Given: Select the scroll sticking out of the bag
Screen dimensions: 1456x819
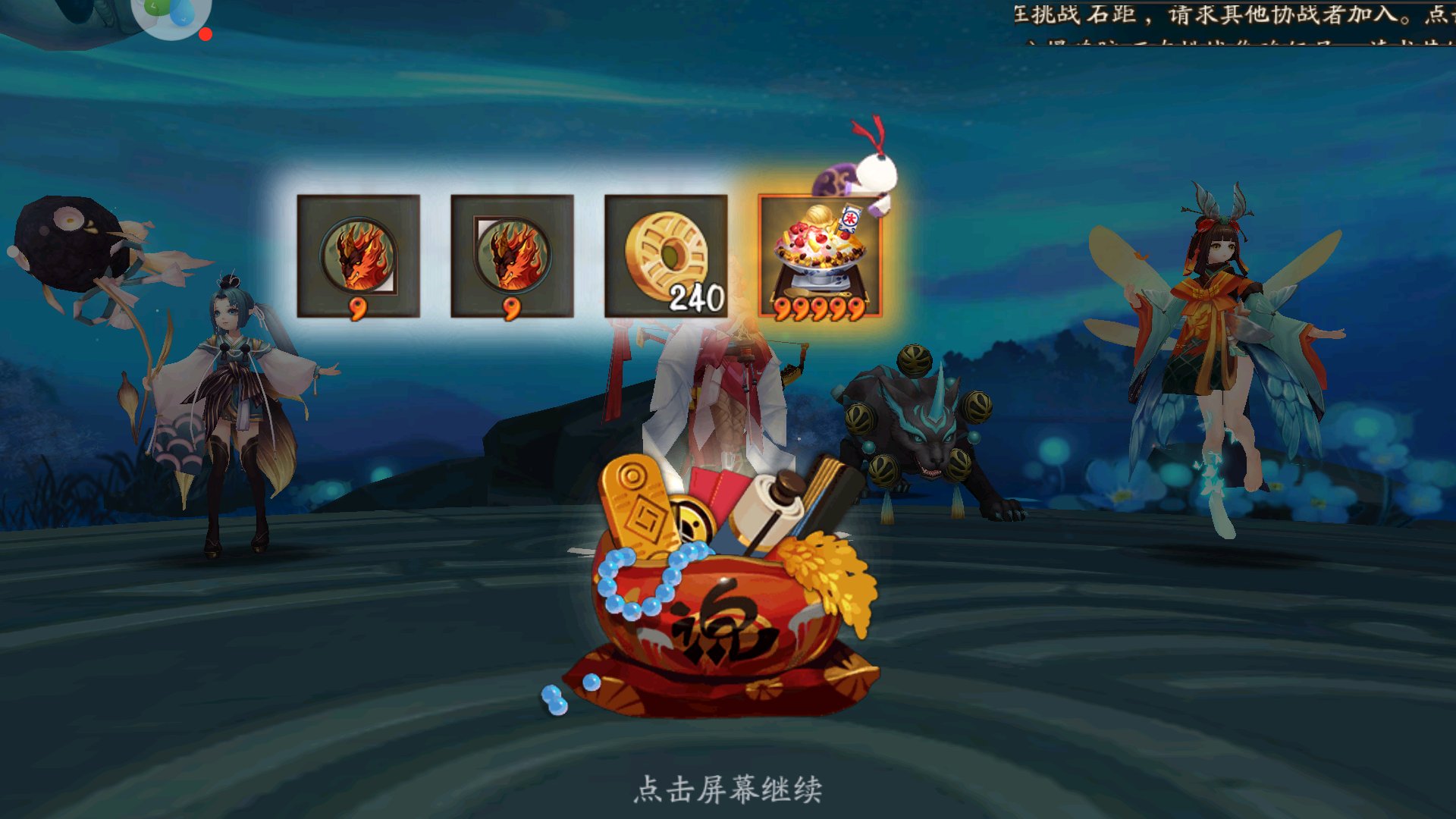Looking at the screenshot, I should click(773, 500).
